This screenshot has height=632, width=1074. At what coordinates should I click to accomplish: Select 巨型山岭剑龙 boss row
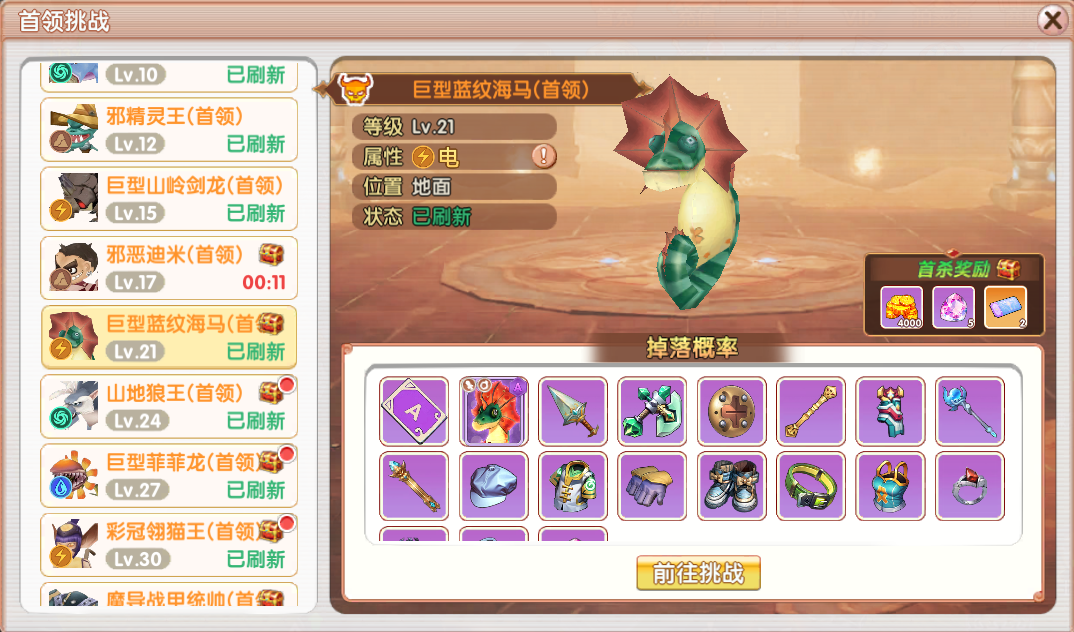(169, 199)
